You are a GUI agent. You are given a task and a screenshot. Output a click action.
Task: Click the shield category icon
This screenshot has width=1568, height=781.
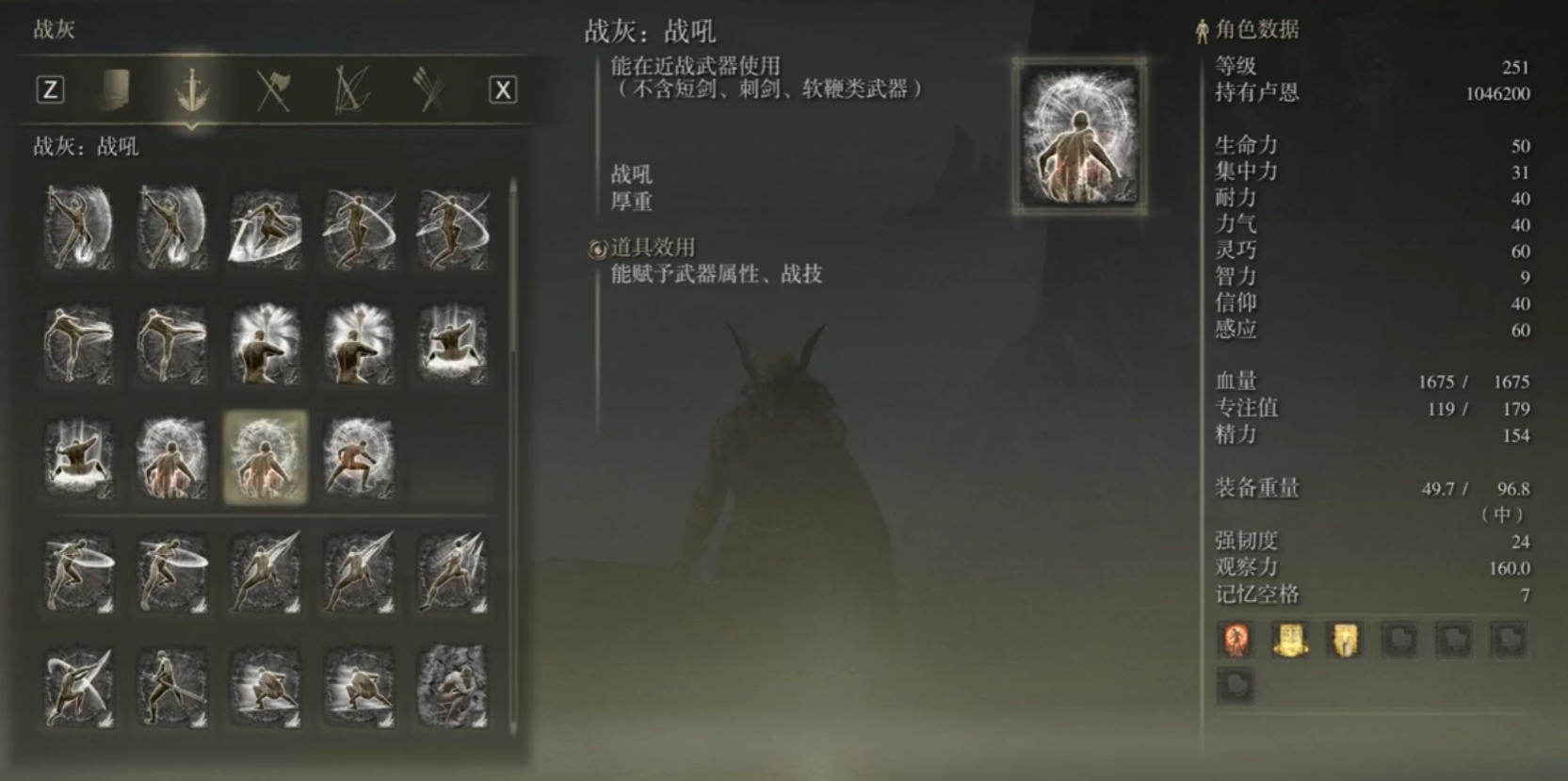click(x=114, y=90)
